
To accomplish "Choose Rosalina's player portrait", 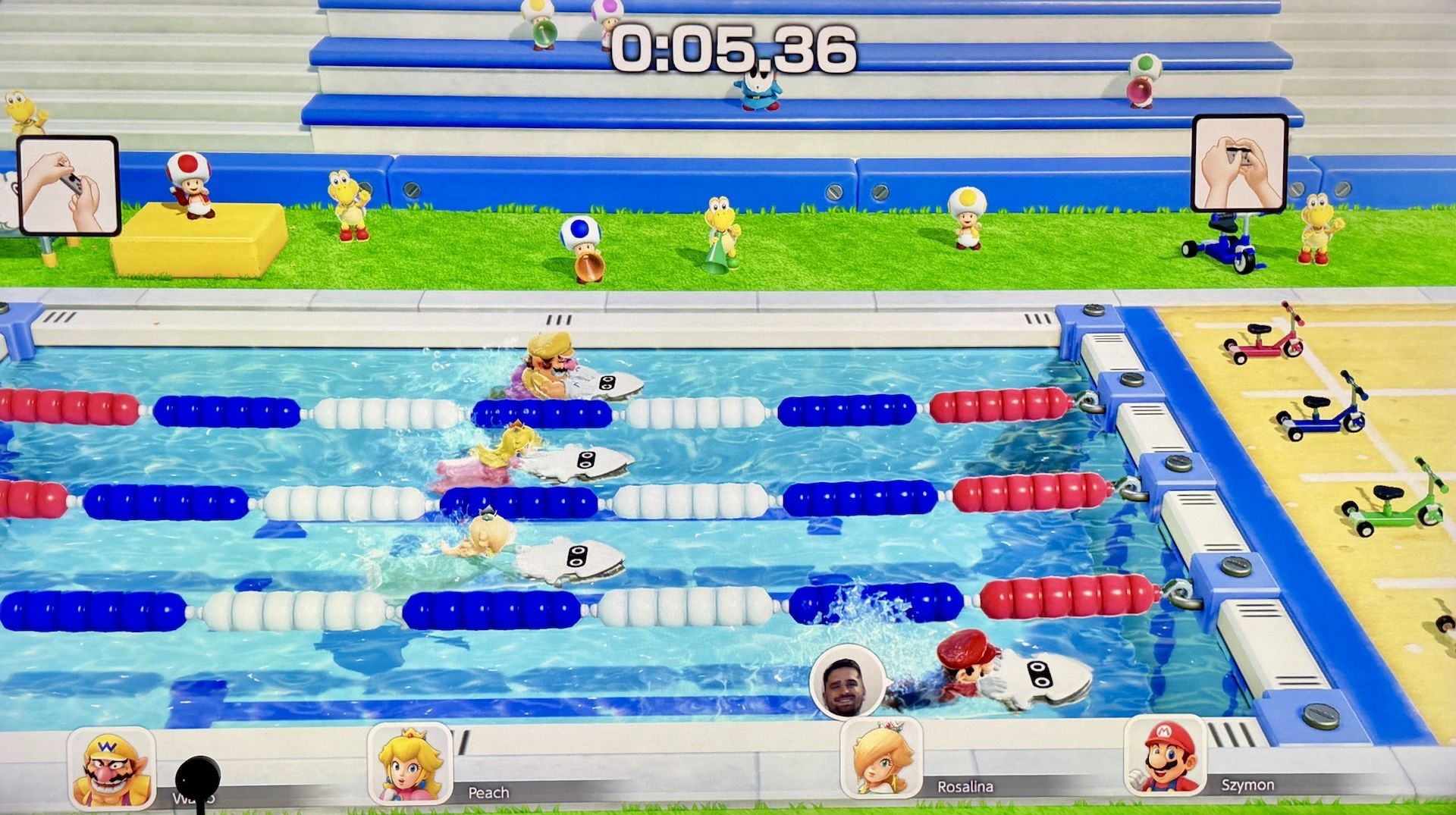I will [x=882, y=758].
